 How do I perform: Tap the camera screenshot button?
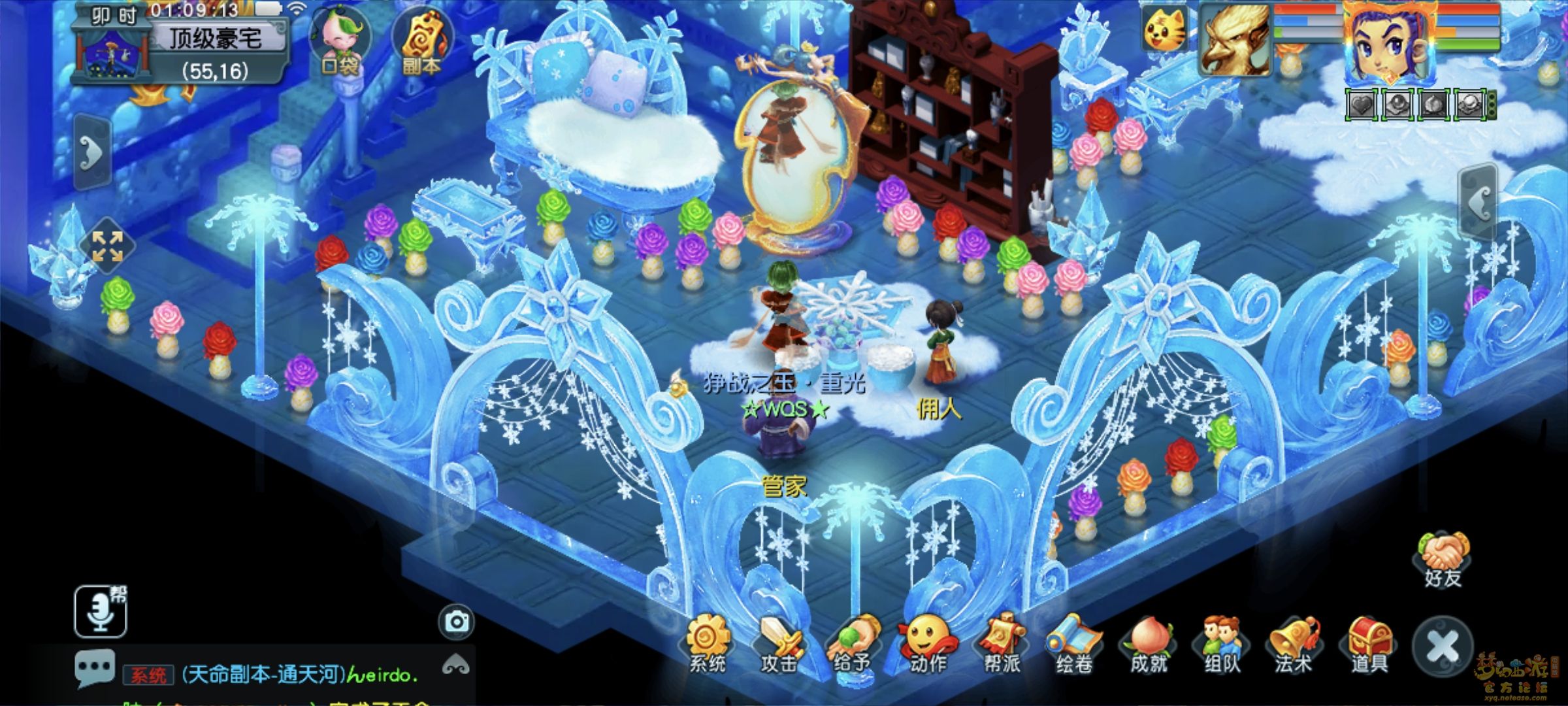[456, 622]
